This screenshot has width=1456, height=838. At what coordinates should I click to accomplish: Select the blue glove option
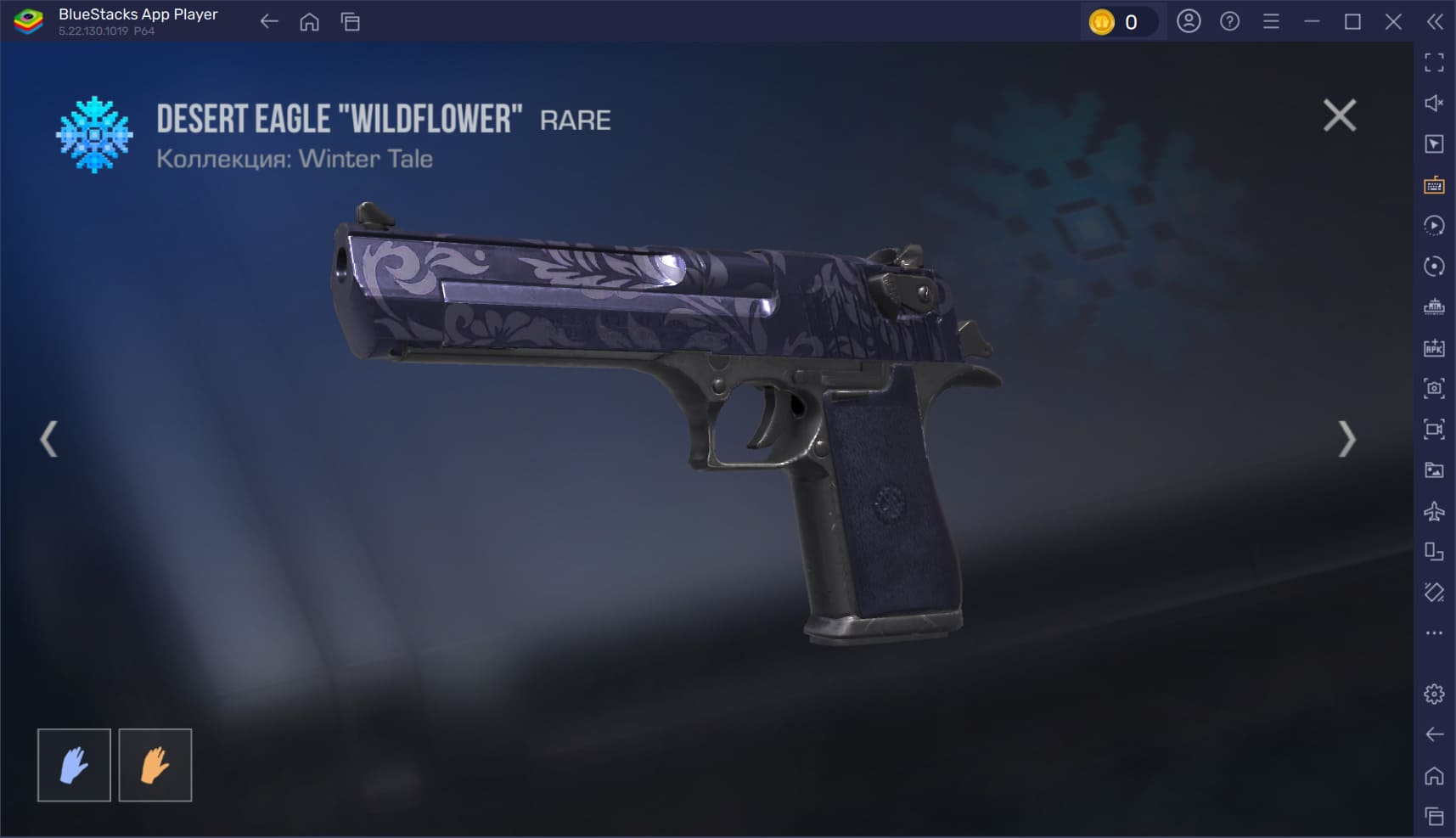[74, 765]
